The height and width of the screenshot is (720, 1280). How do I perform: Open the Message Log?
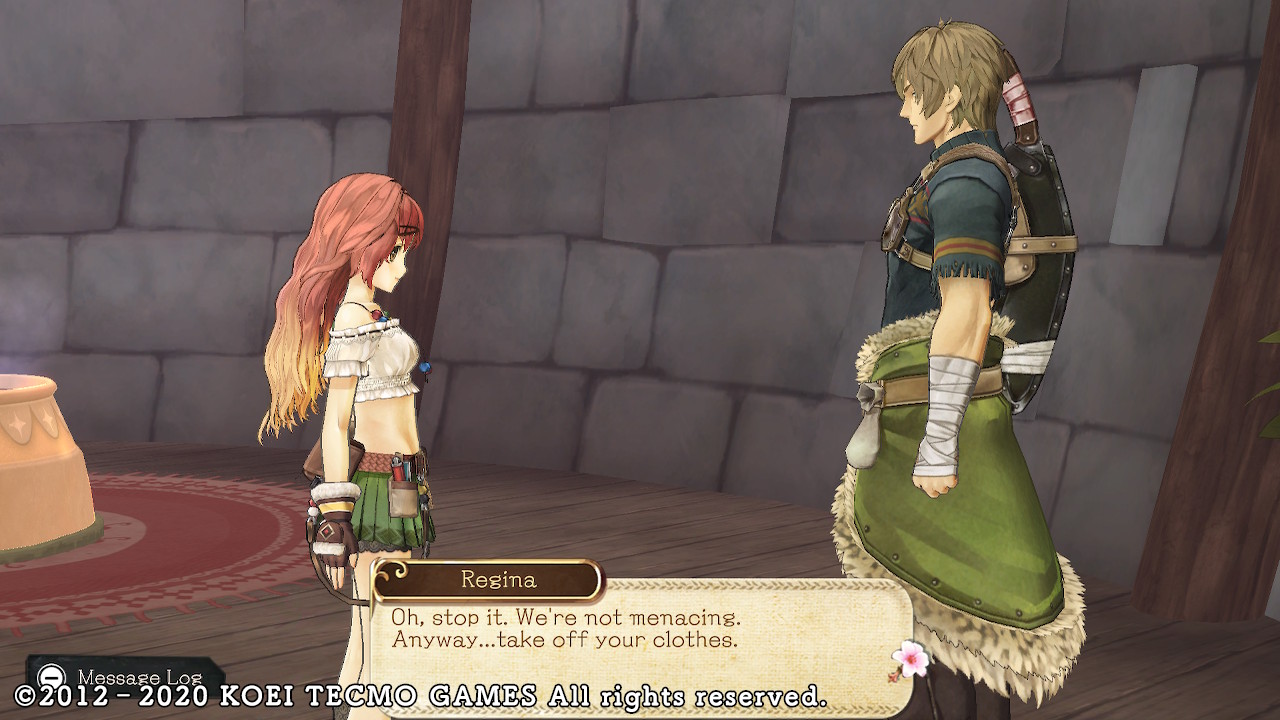[x=123, y=676]
